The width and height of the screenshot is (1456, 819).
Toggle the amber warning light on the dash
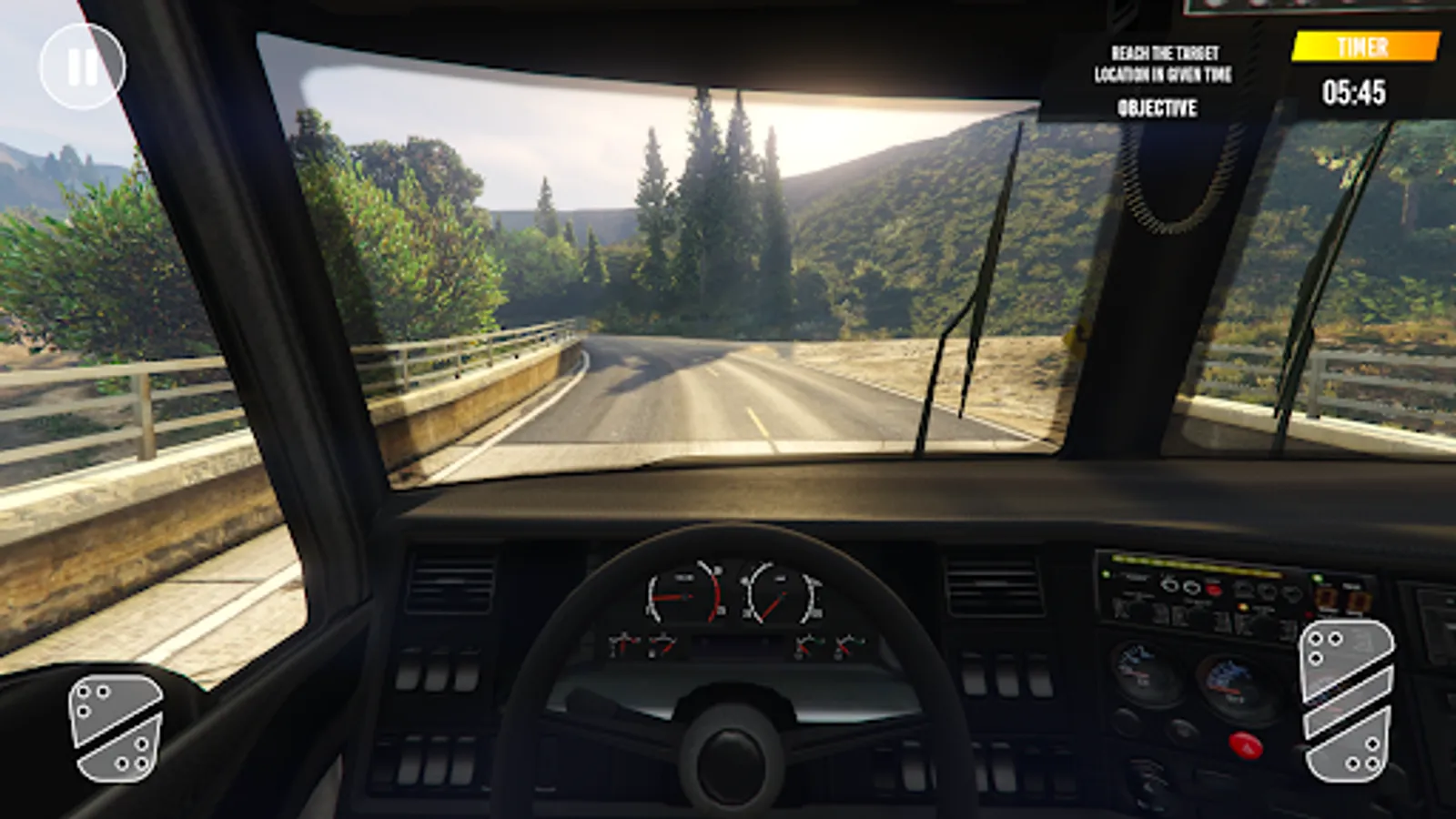coord(1243,606)
